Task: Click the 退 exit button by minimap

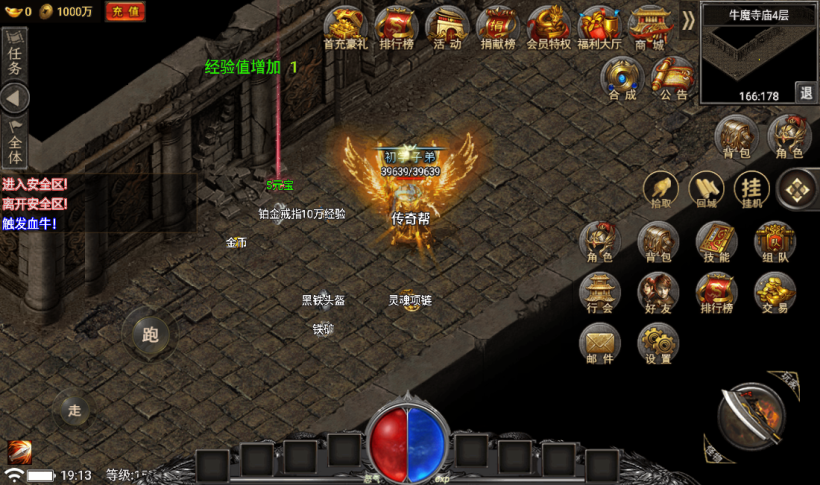Action: [805, 92]
